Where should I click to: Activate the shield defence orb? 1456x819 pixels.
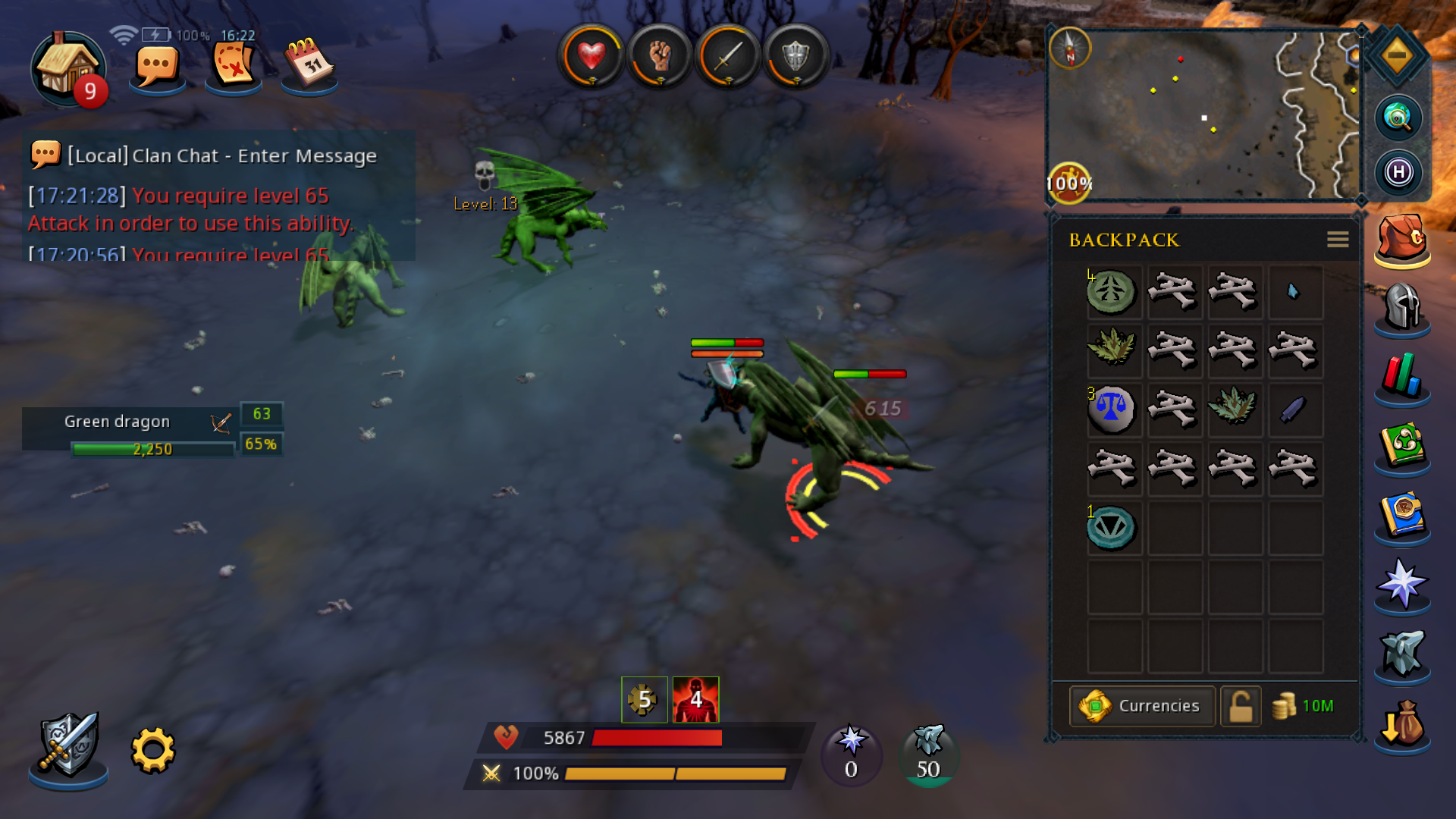click(x=795, y=56)
